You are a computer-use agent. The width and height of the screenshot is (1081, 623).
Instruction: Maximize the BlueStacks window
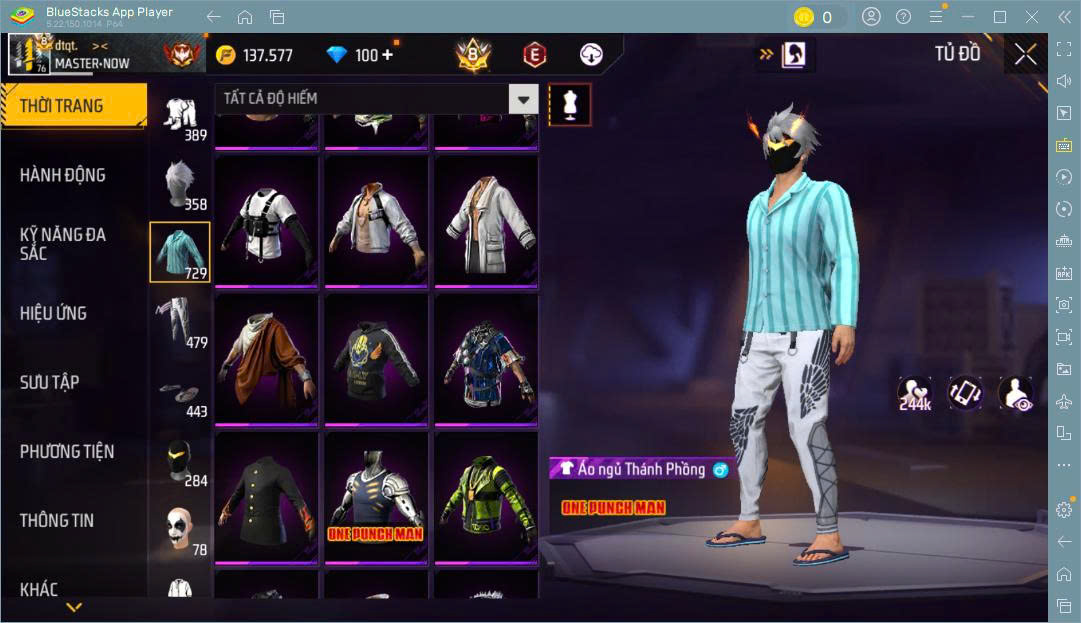click(x=999, y=17)
